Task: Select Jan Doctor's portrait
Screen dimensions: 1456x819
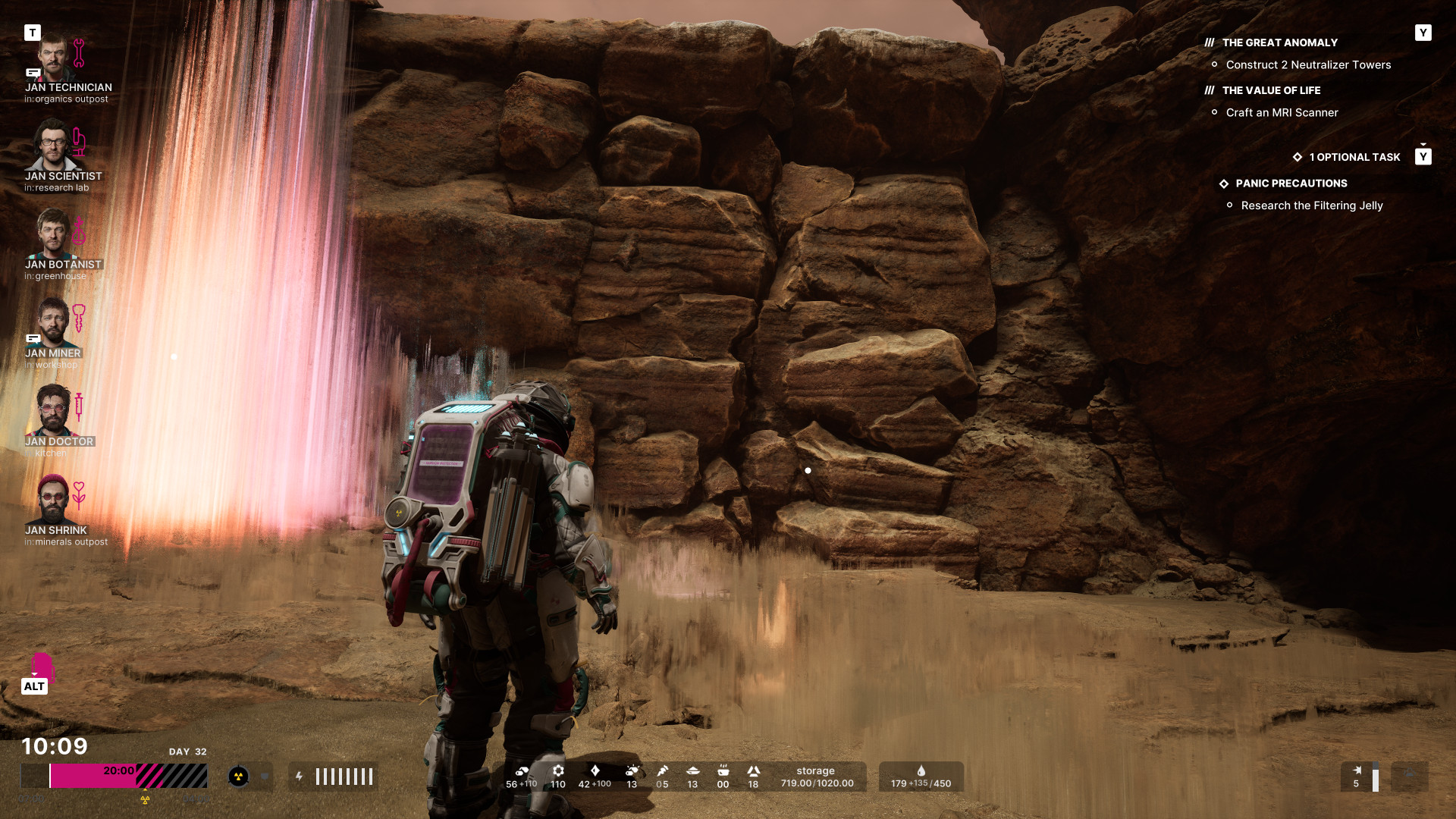Action: tap(53, 411)
